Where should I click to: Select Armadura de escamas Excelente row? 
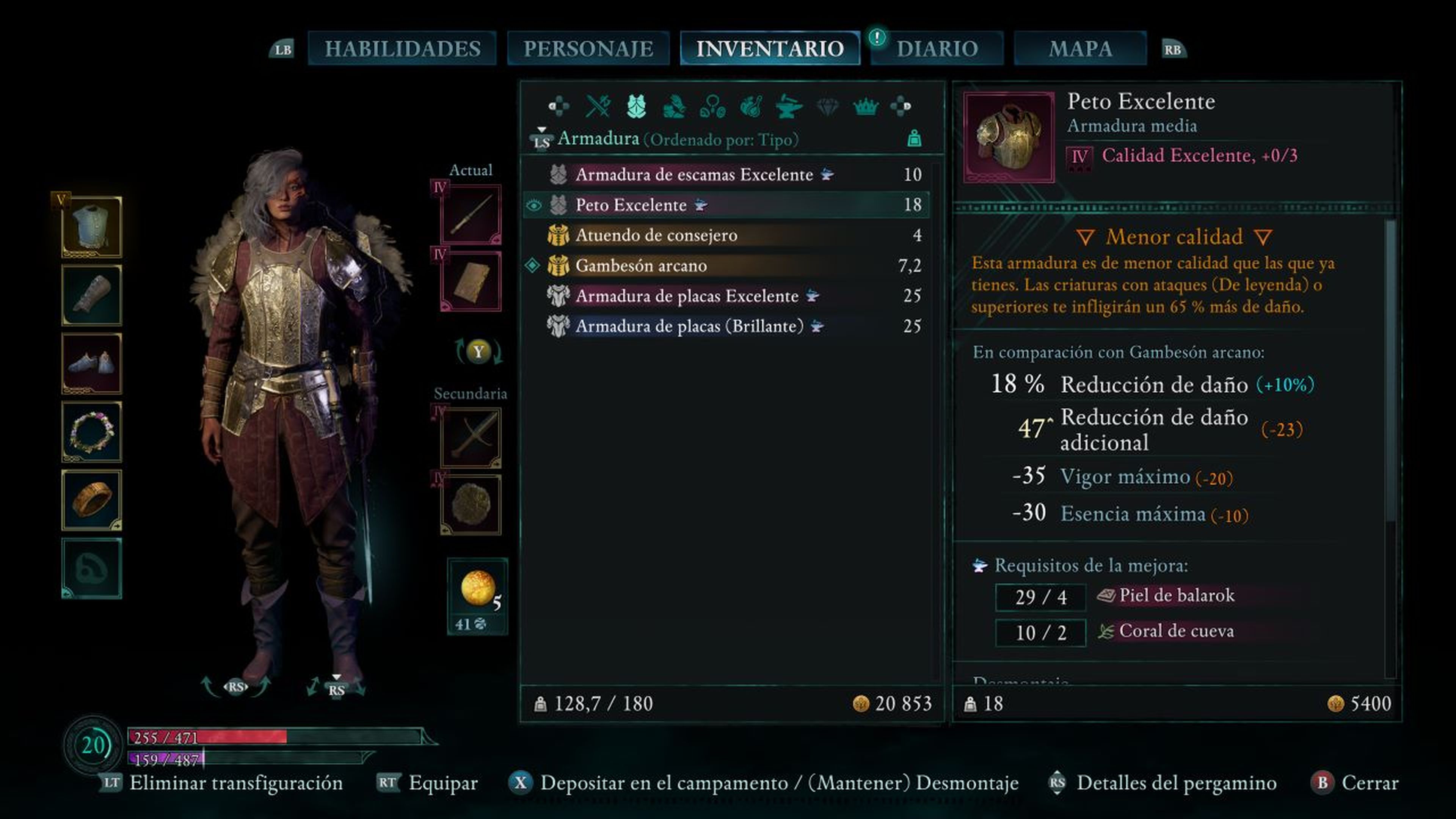point(694,175)
